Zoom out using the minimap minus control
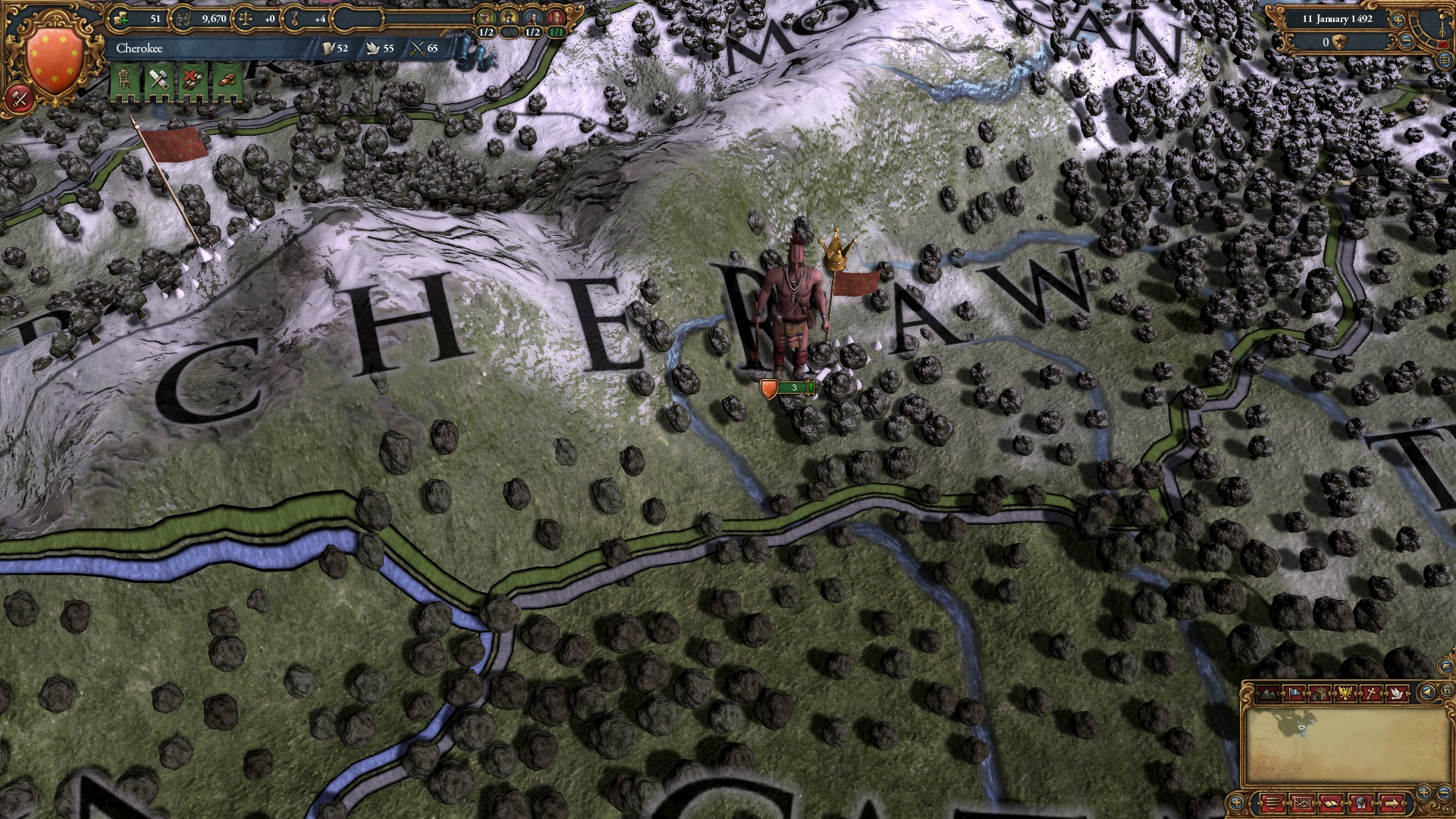 (x=1445, y=793)
